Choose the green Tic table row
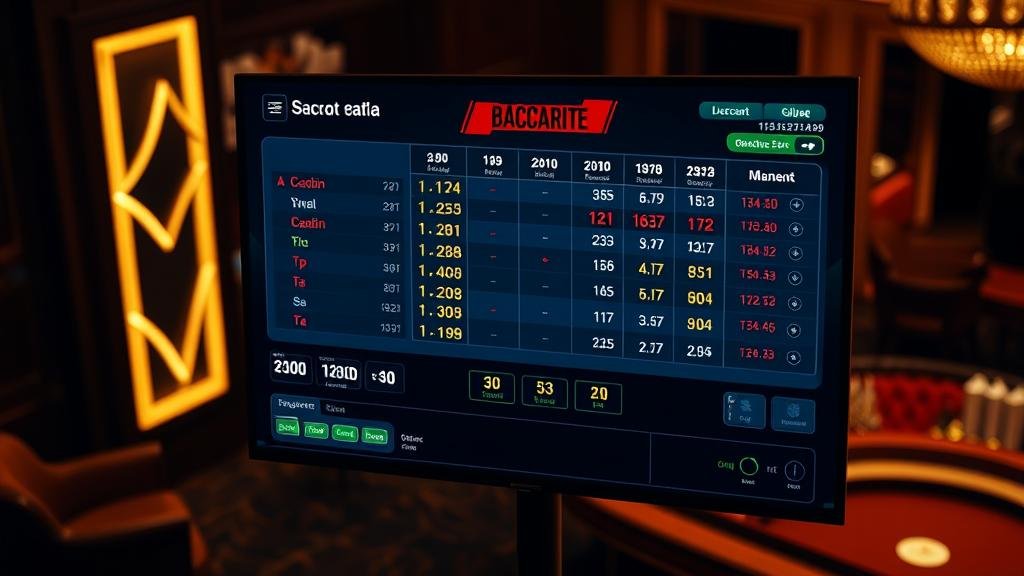The width and height of the screenshot is (1024, 576). click(299, 242)
